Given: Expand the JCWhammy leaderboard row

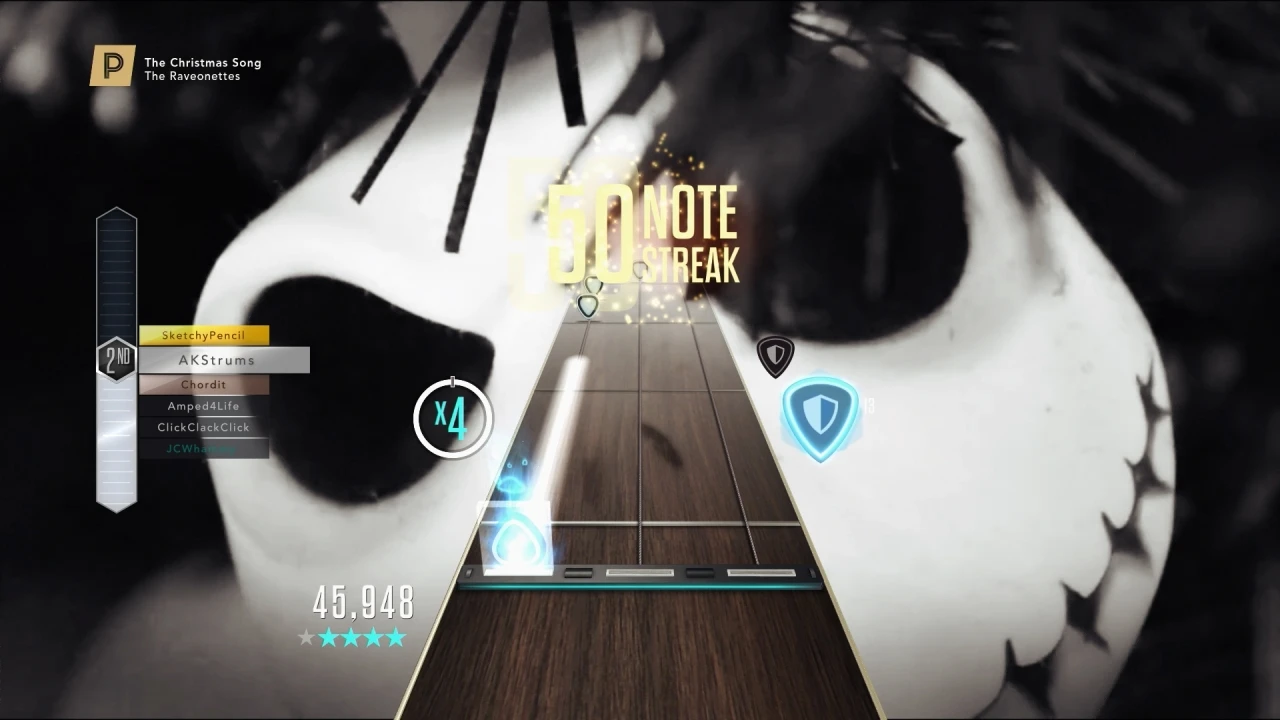Looking at the screenshot, I should (204, 447).
